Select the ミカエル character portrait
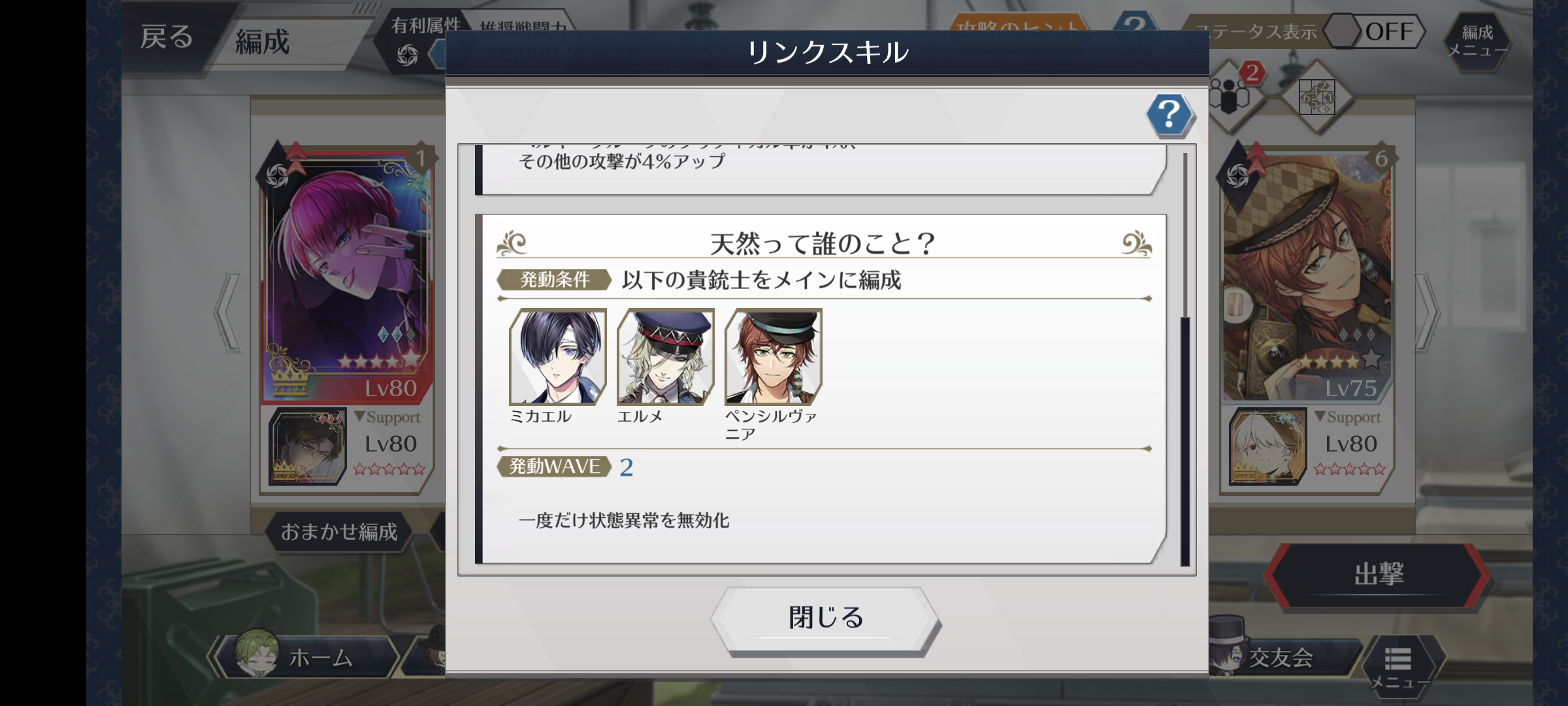 558,357
